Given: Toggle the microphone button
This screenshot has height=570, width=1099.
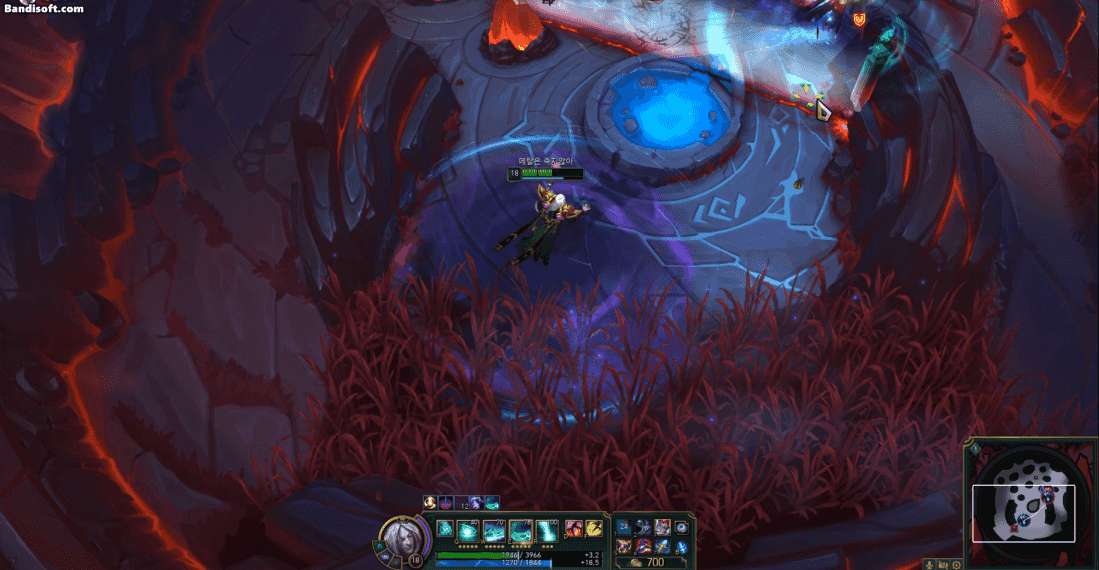Looking at the screenshot, I should [x=929, y=565].
